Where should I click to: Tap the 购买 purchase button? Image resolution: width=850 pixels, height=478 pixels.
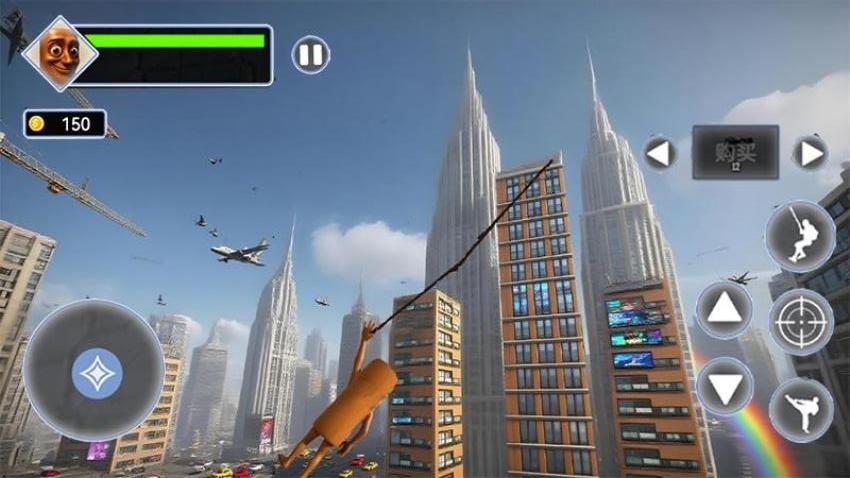coord(735,152)
